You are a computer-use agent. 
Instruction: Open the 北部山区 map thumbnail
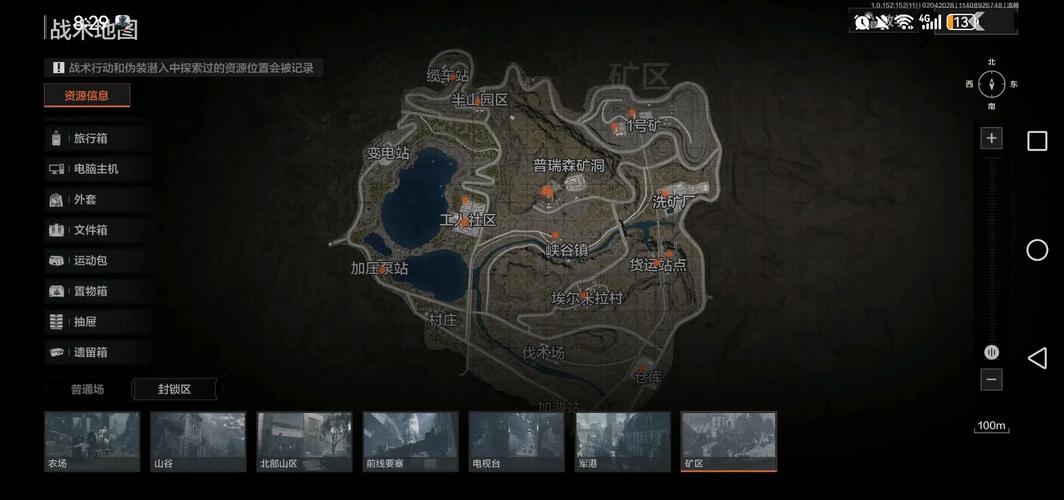click(304, 441)
